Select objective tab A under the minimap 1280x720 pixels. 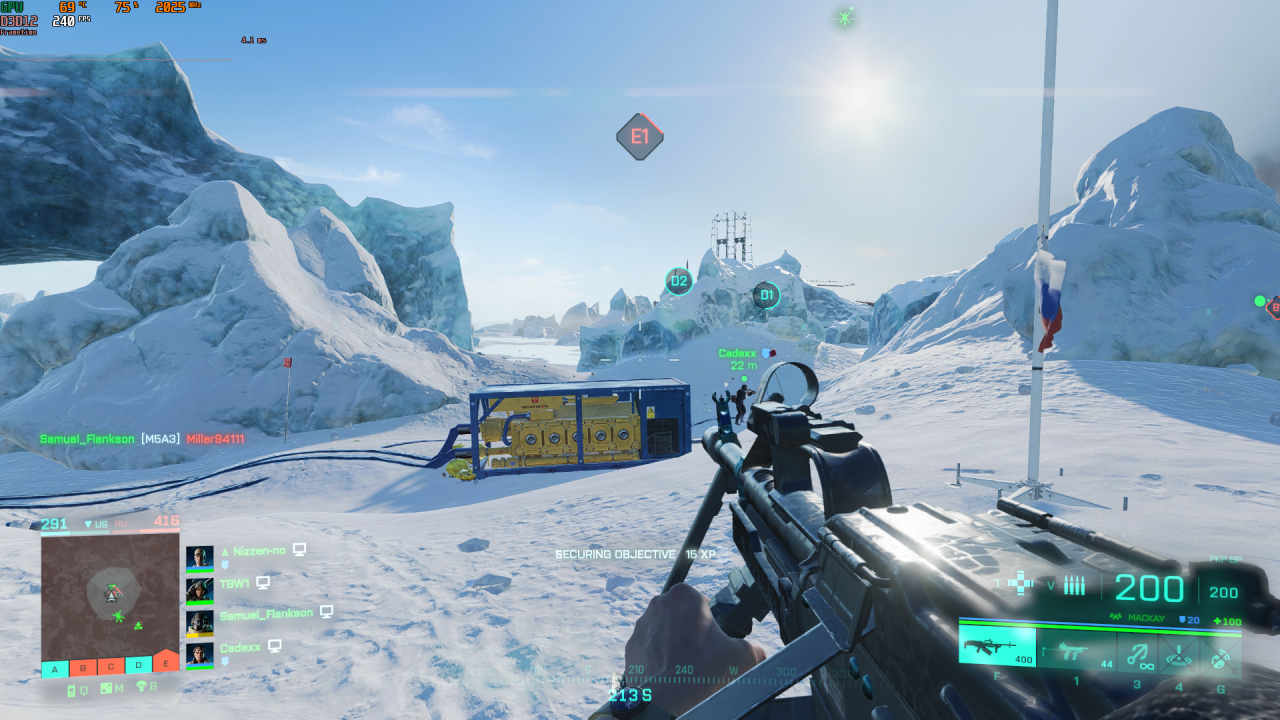(53, 667)
